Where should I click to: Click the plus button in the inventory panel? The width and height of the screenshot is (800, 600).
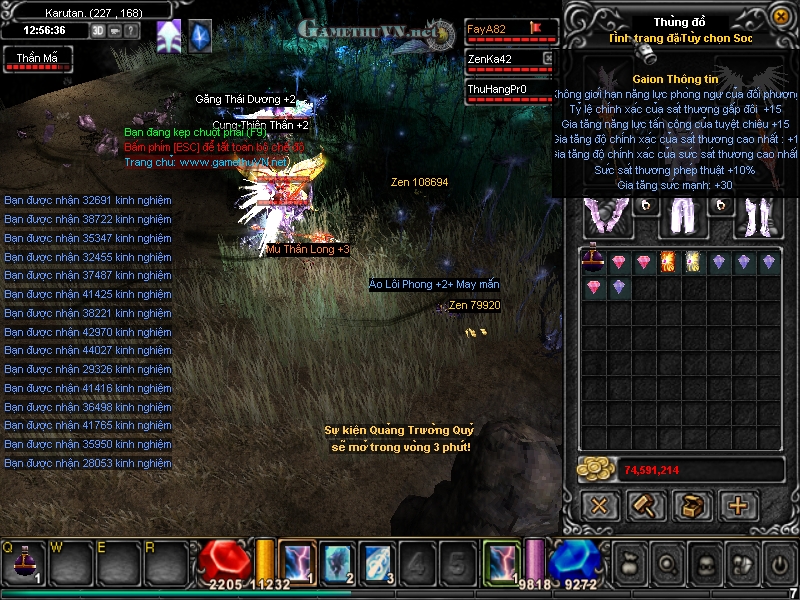click(x=739, y=505)
